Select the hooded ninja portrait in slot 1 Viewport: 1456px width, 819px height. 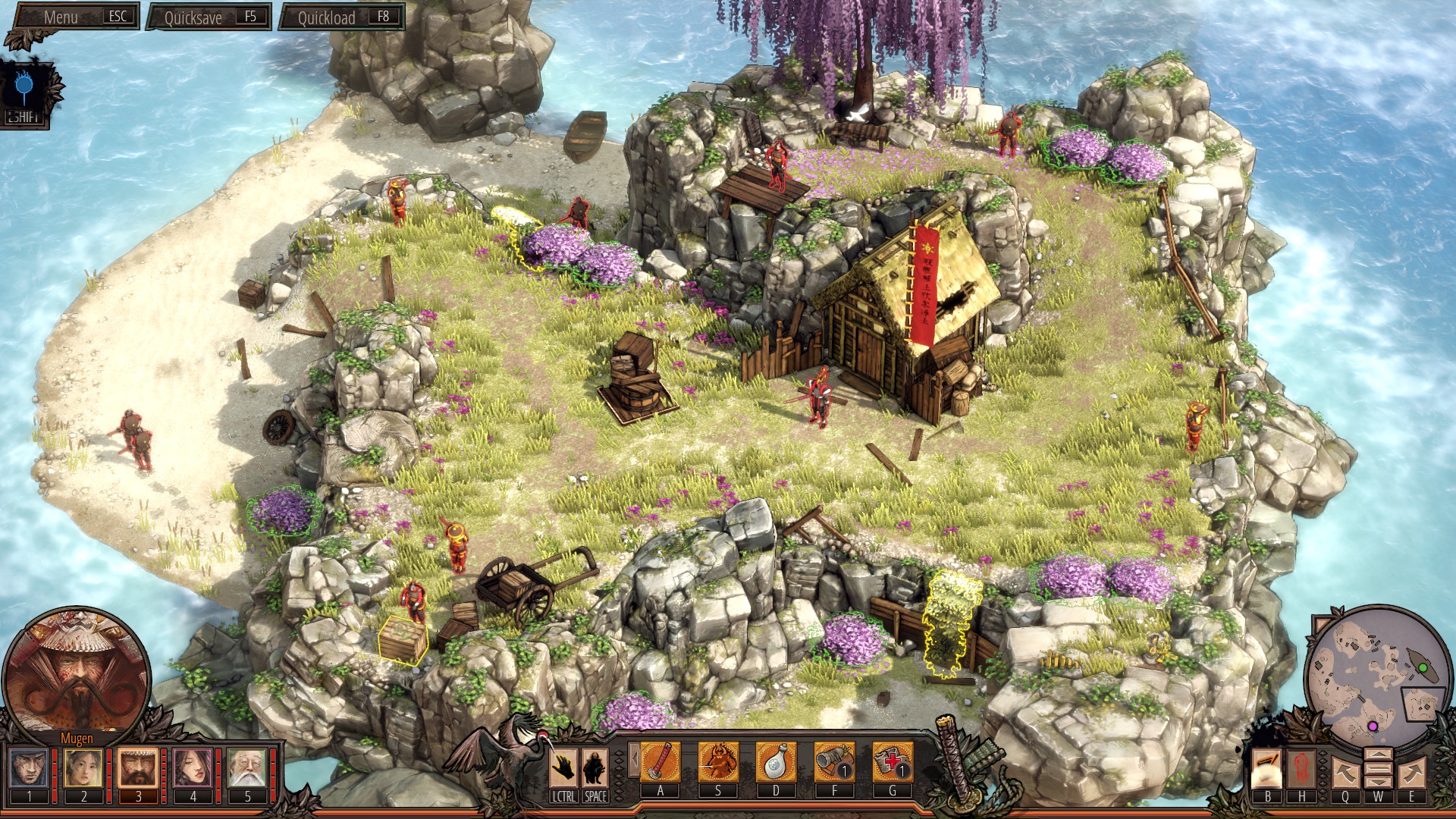tap(30, 767)
